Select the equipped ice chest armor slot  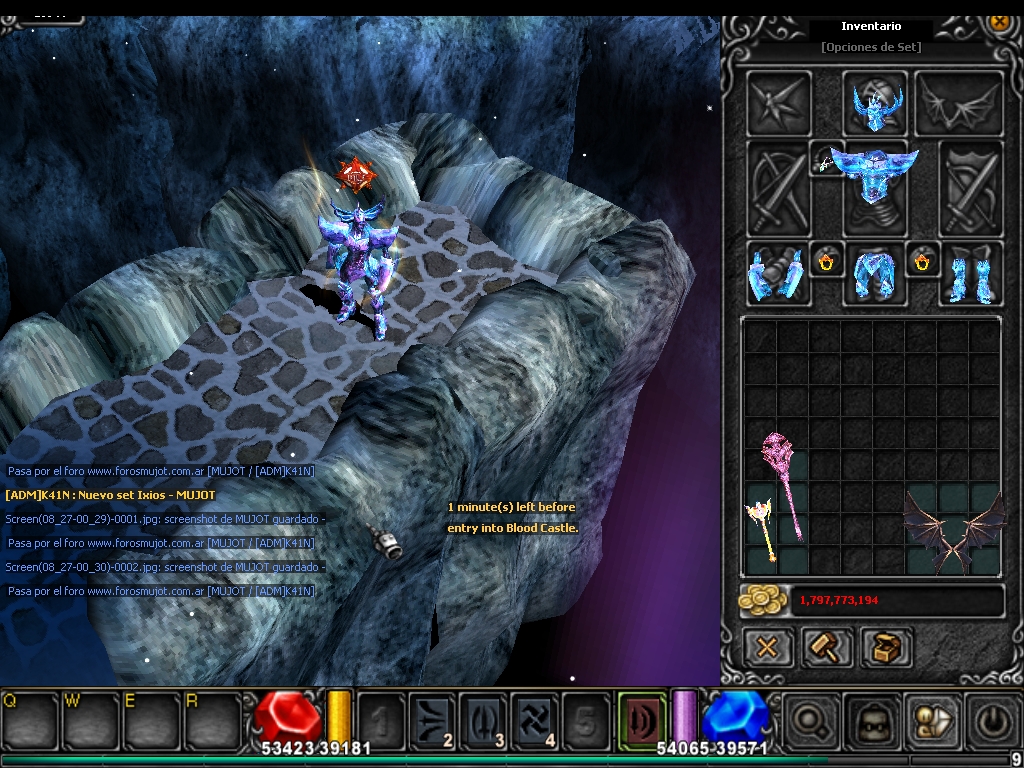click(875, 187)
